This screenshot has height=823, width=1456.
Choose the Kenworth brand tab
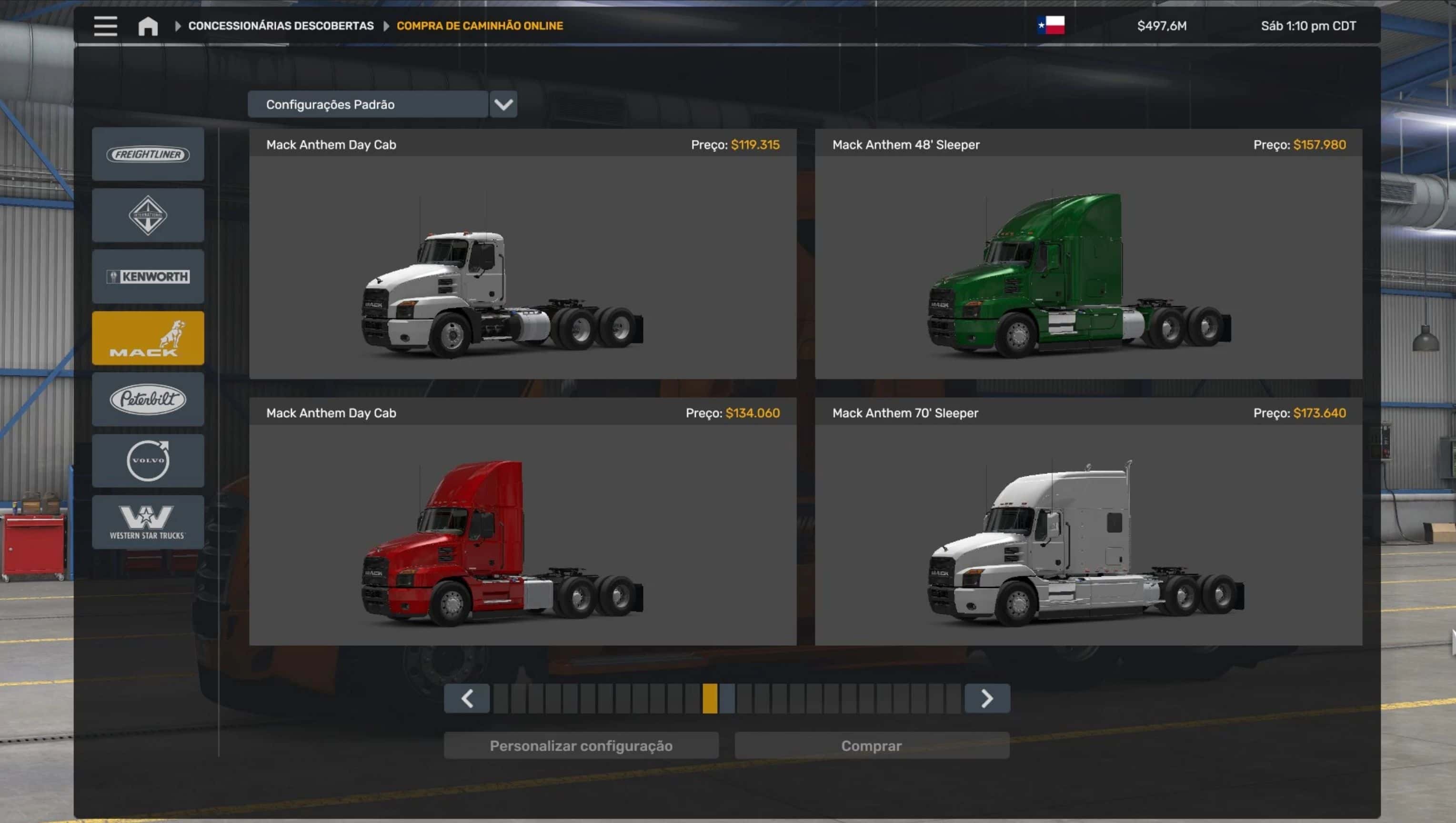(148, 276)
